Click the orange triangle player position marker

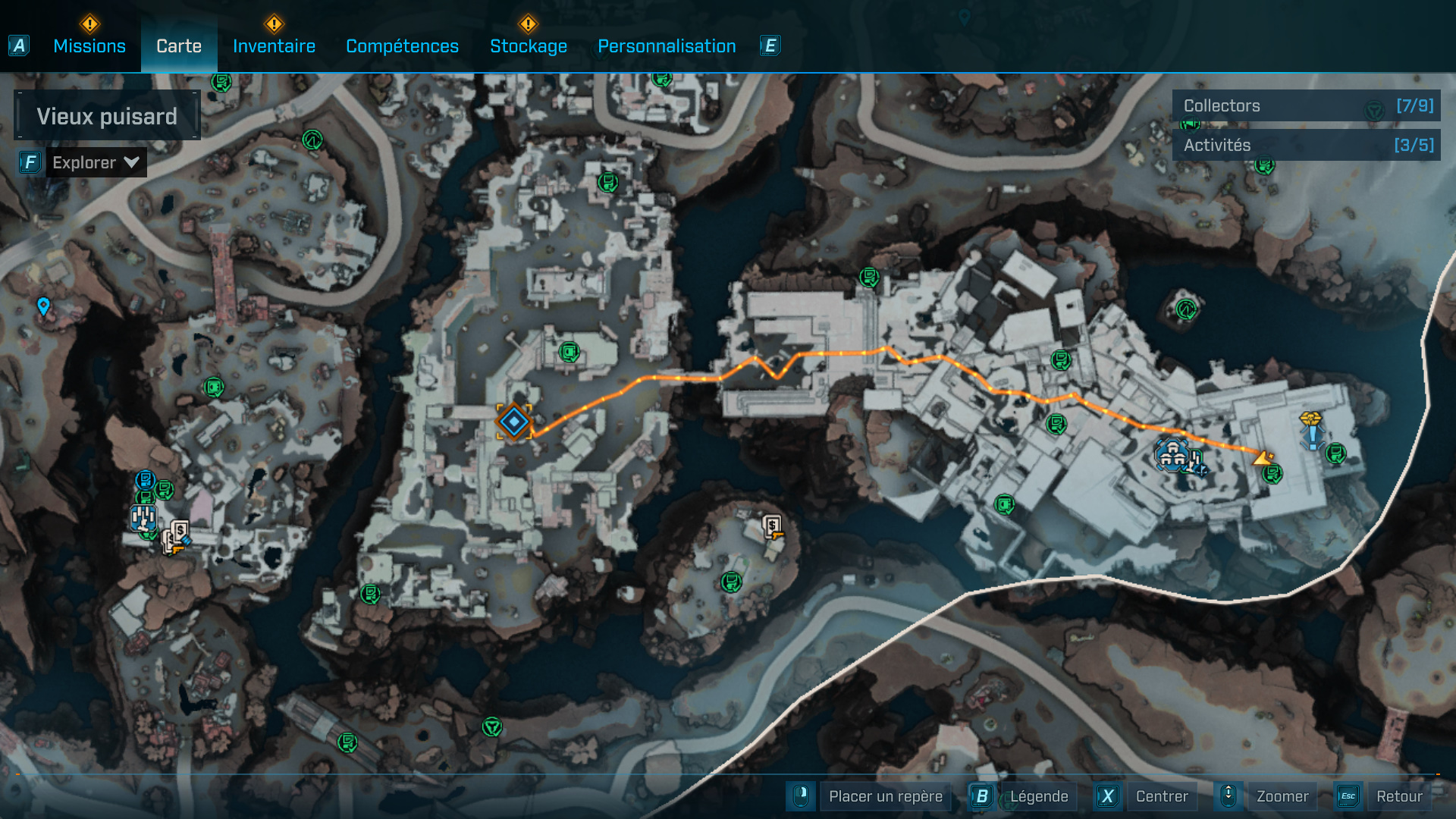point(1262,457)
